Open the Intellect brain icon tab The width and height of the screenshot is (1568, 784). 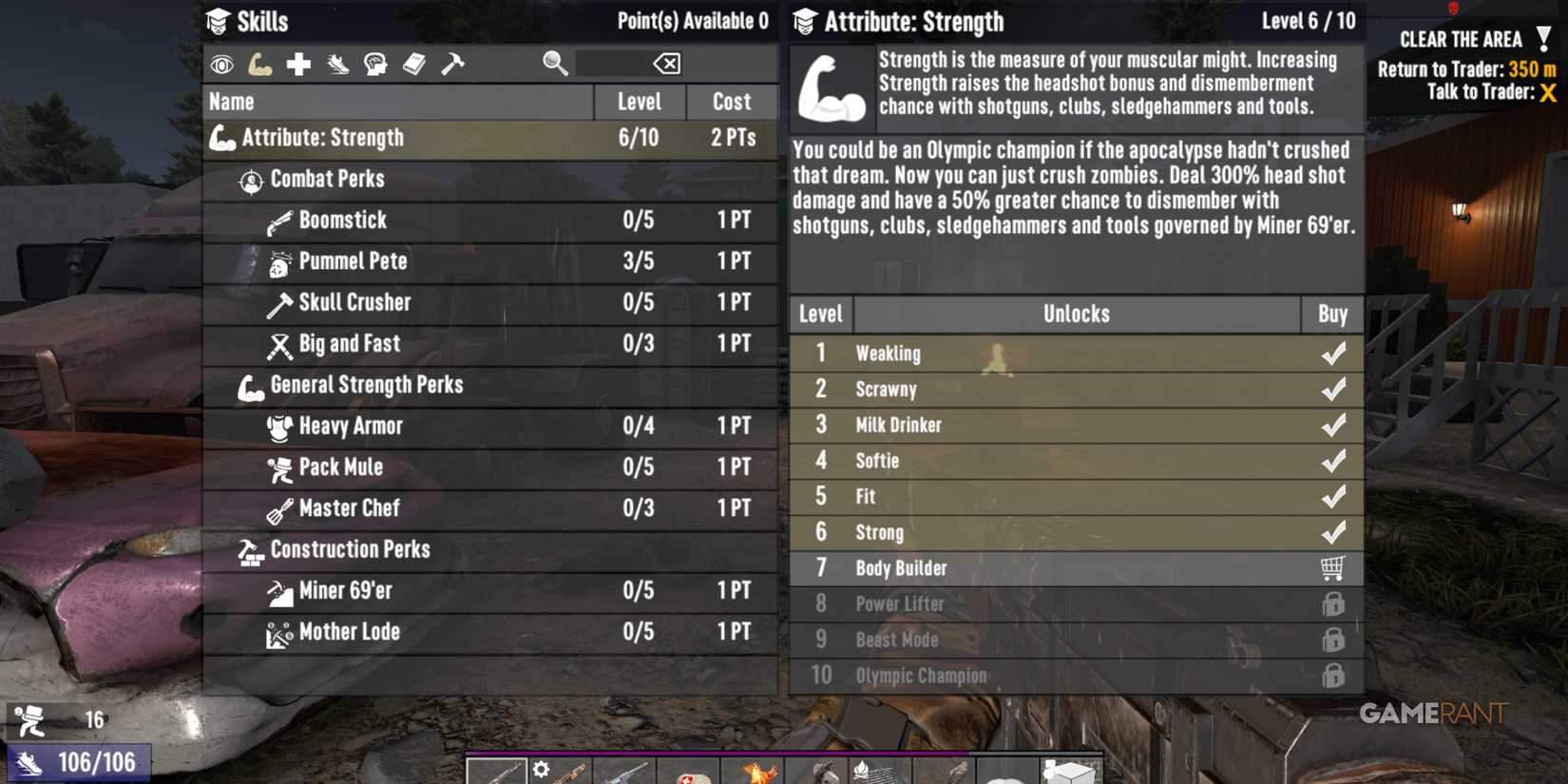coord(376,63)
